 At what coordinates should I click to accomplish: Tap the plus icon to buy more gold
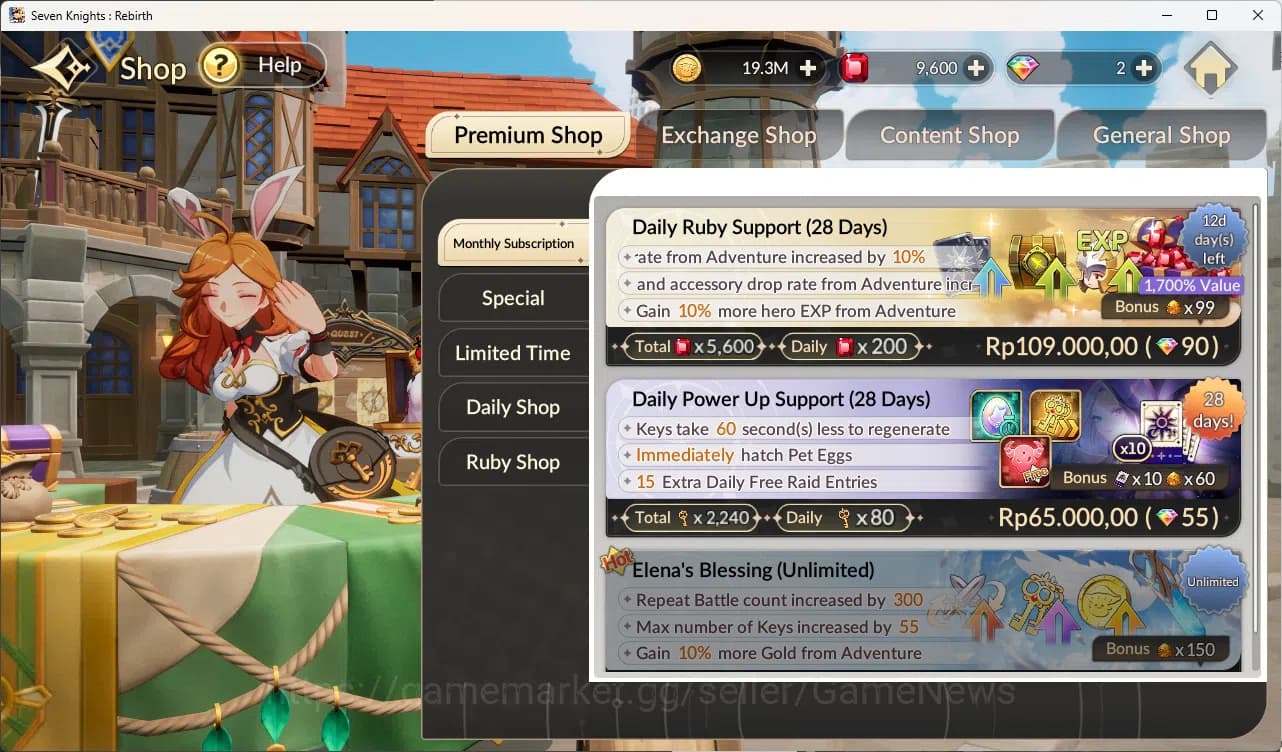click(806, 68)
